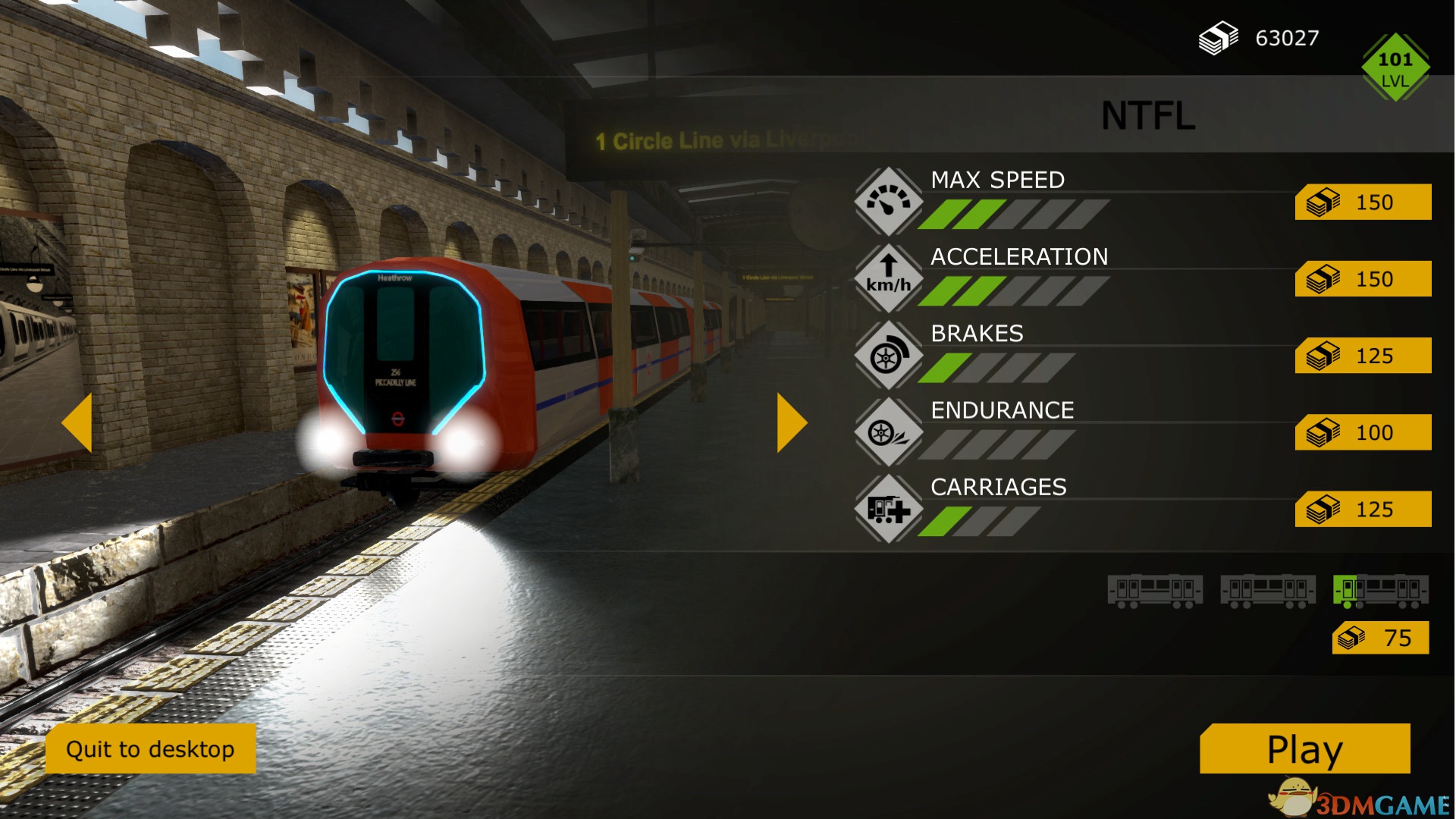
Task: Upgrade Brakes for 125
Action: [x=1363, y=356]
